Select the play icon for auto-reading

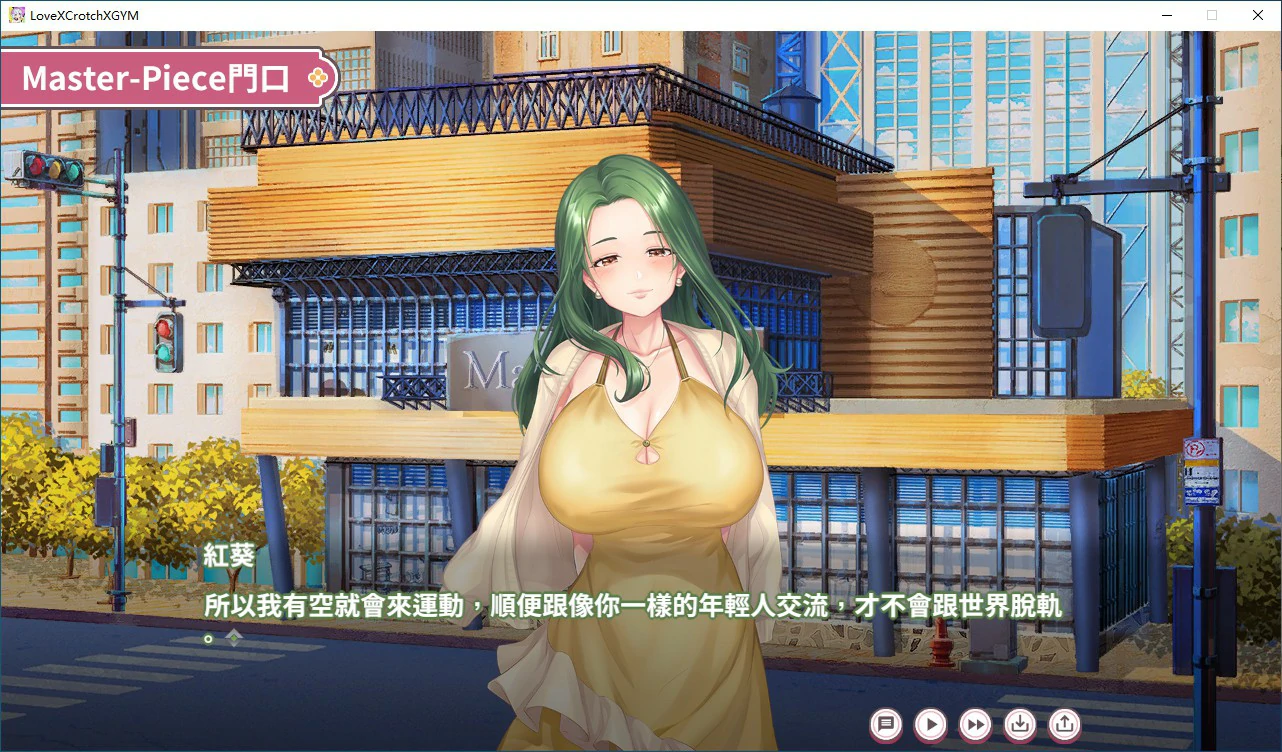pyautogui.click(x=930, y=725)
